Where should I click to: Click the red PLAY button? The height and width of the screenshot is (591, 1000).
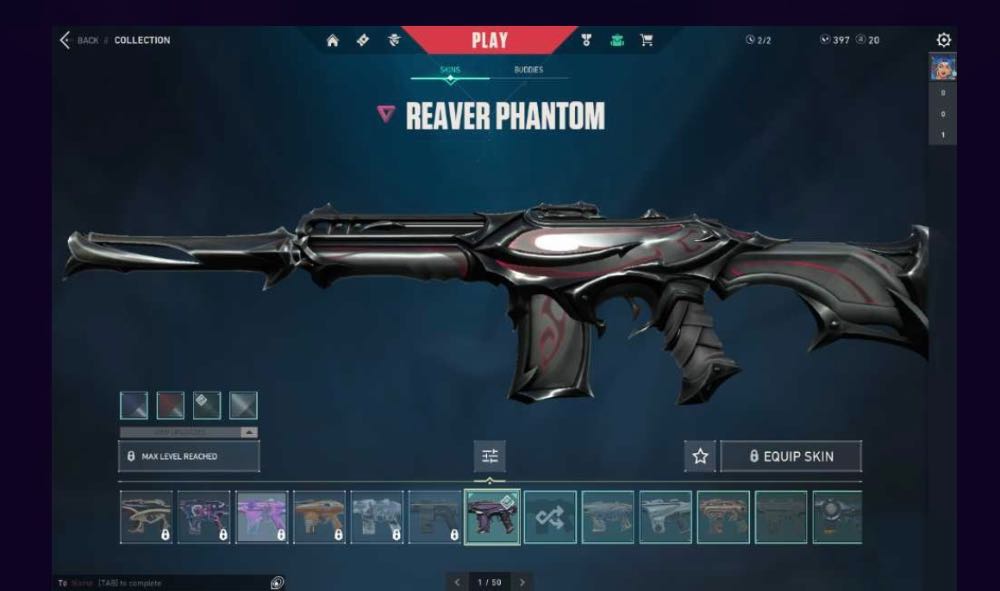pyautogui.click(x=489, y=41)
